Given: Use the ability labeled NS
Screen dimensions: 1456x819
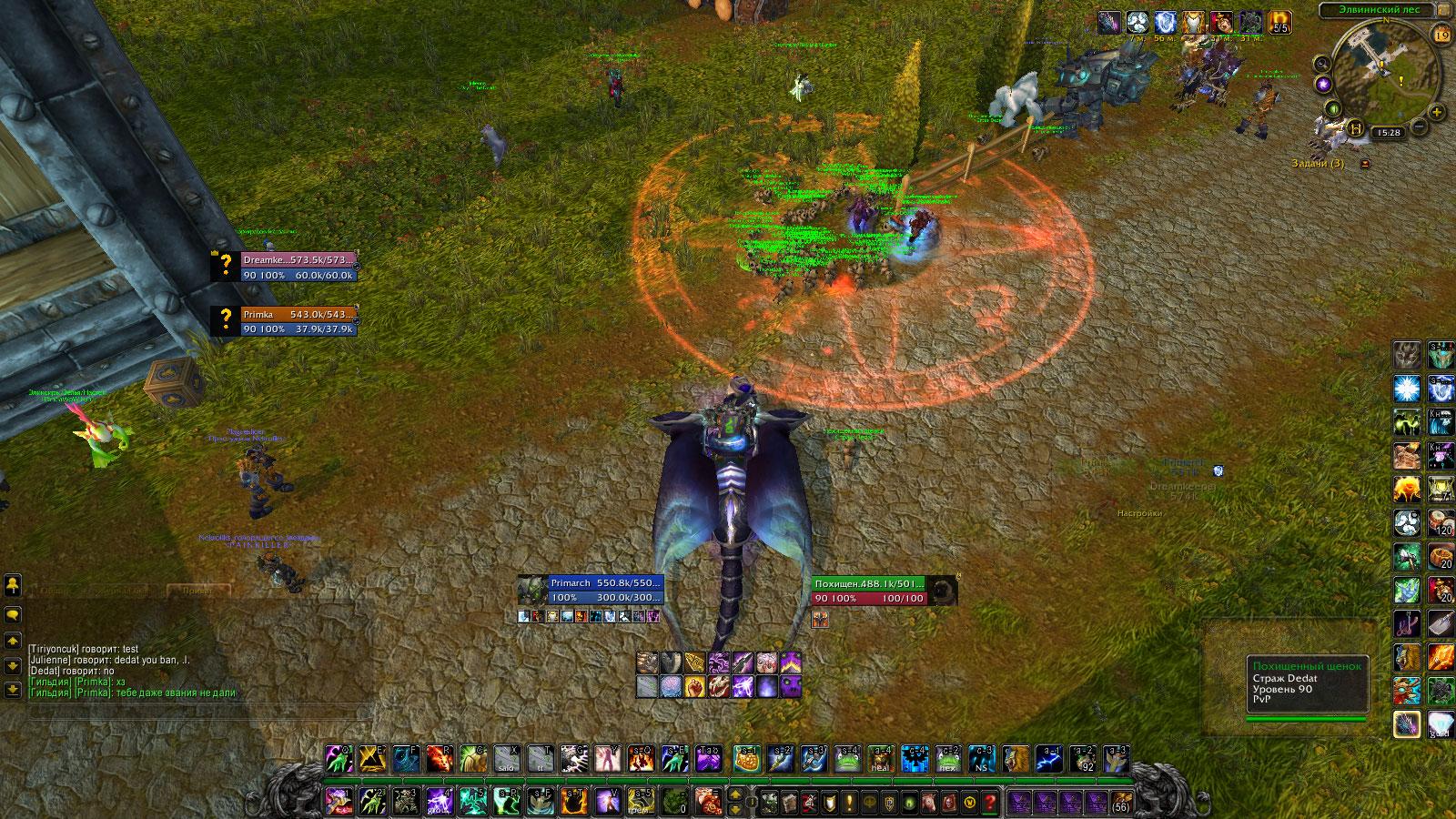Looking at the screenshot, I should coord(981,758).
